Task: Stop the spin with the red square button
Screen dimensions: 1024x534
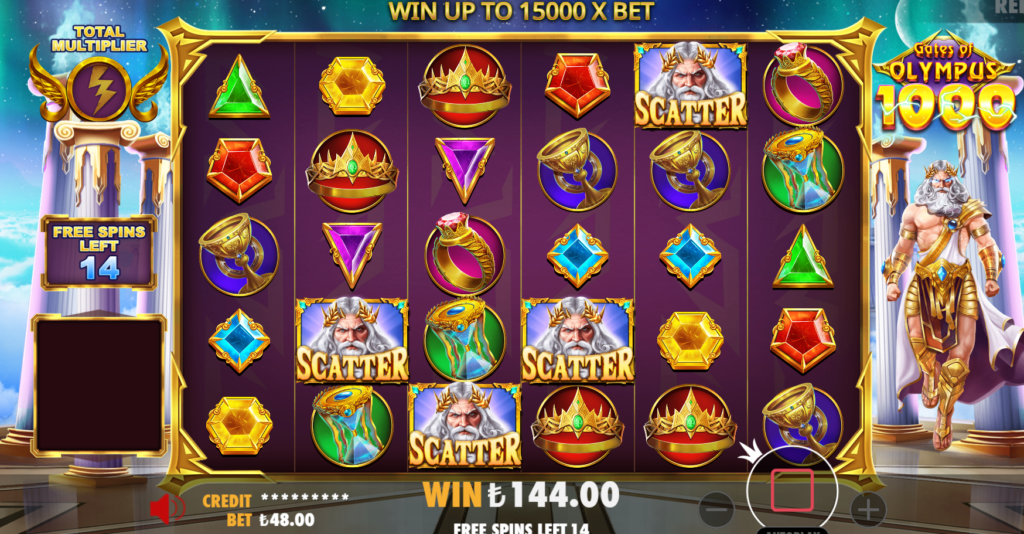Action: coord(791,491)
